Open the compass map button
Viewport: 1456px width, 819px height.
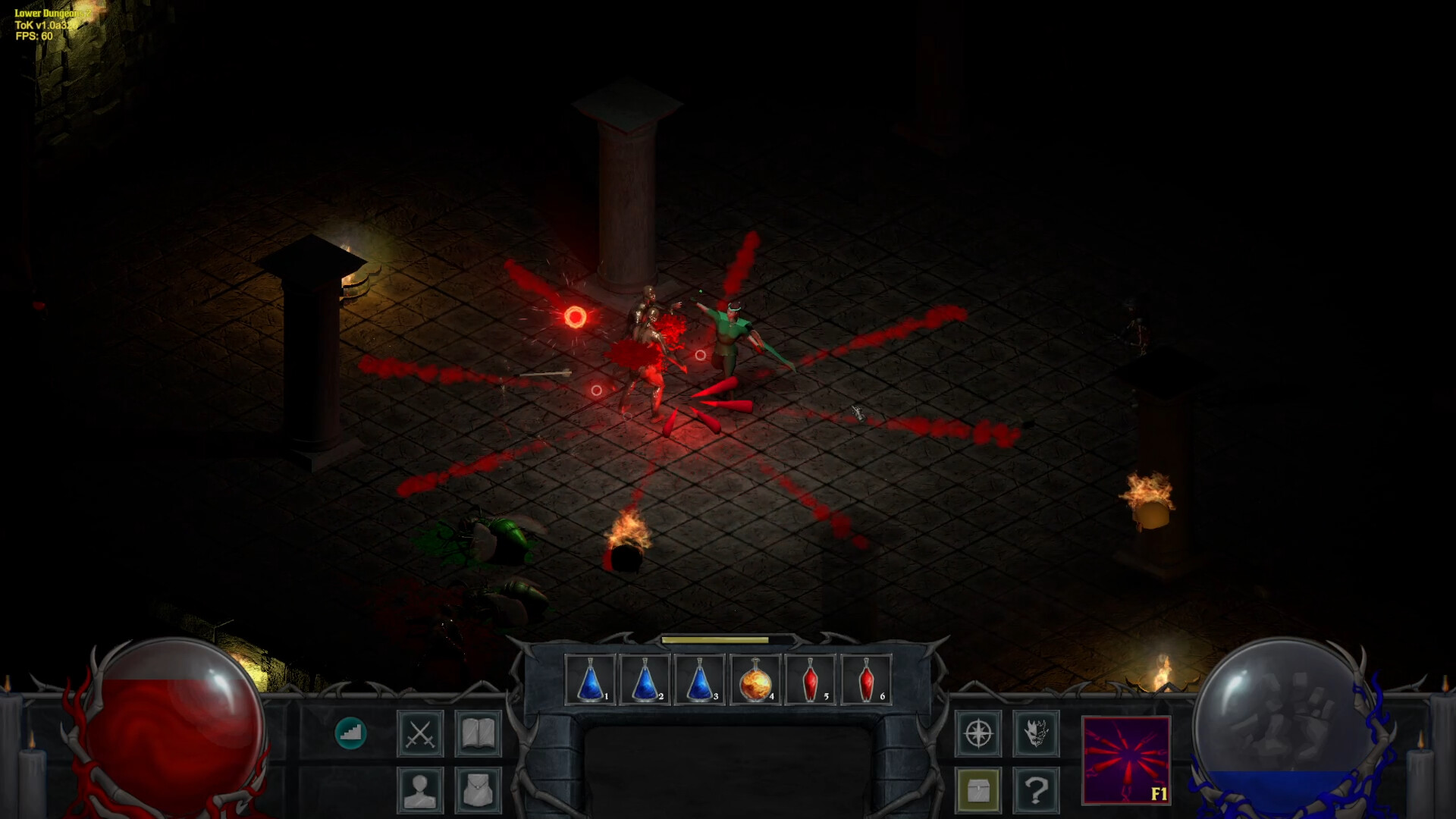[x=978, y=733]
